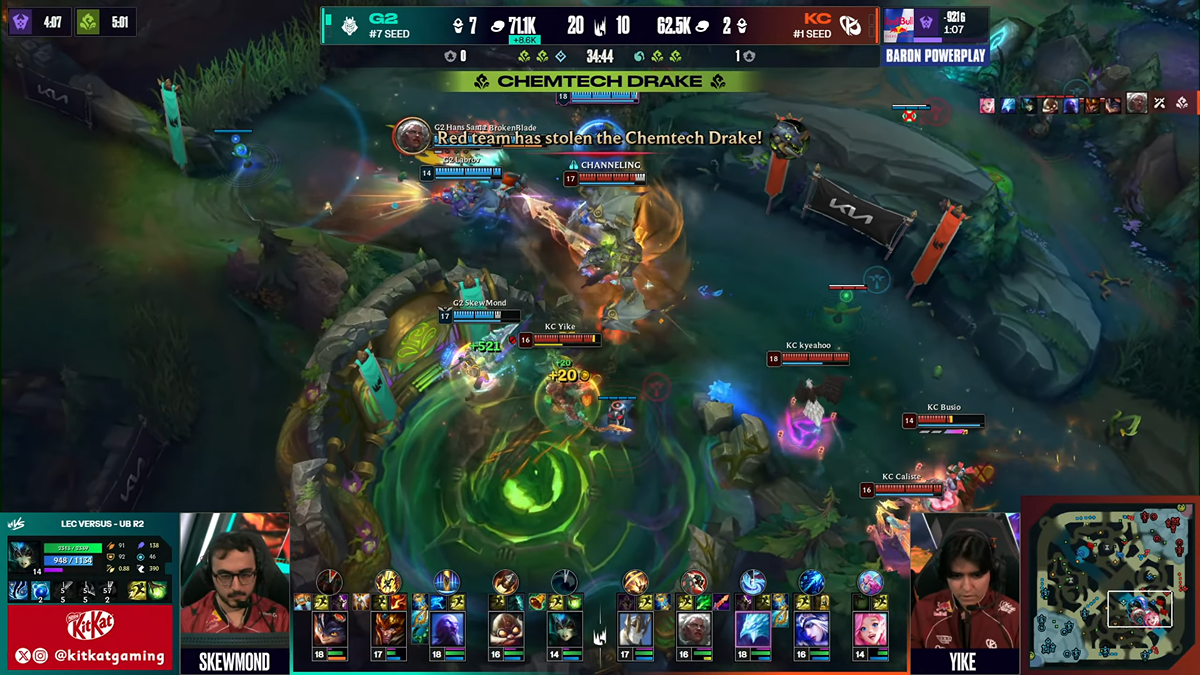This screenshot has height=675, width=1200.
Task: Choose the purple bald Ryze portrait
Action: pyautogui.click(x=447, y=629)
